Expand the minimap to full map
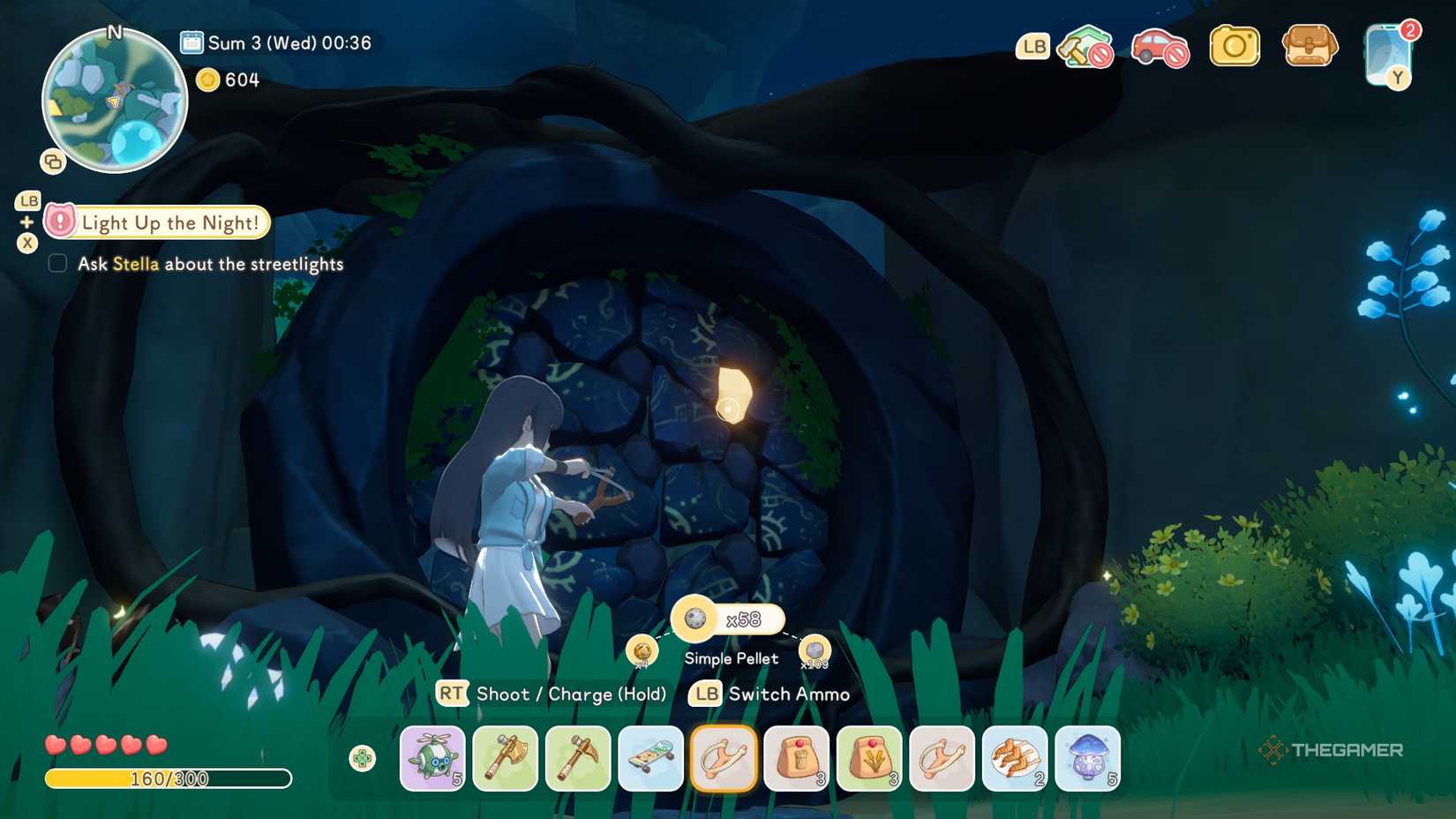This screenshot has width=1456, height=819. [113, 100]
